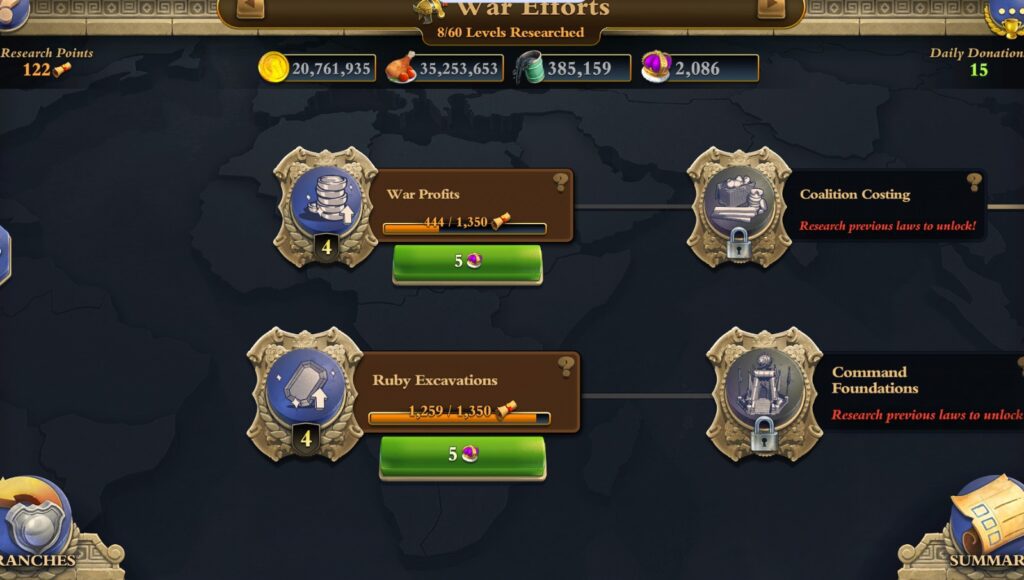This screenshot has width=1024, height=580.
Task: Go to the next research branch arrow
Action: (x=771, y=8)
